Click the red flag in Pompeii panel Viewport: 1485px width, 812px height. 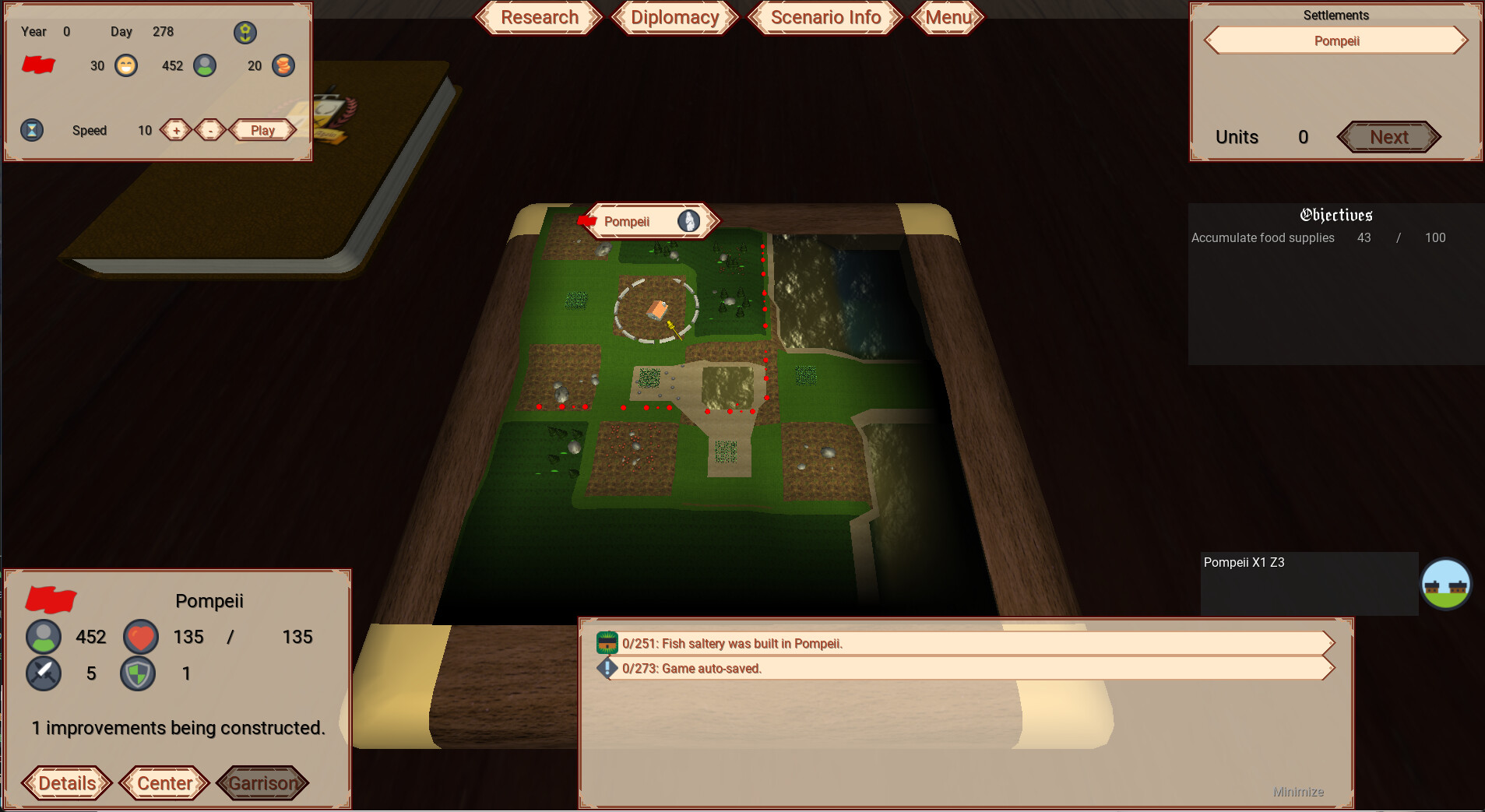50,601
